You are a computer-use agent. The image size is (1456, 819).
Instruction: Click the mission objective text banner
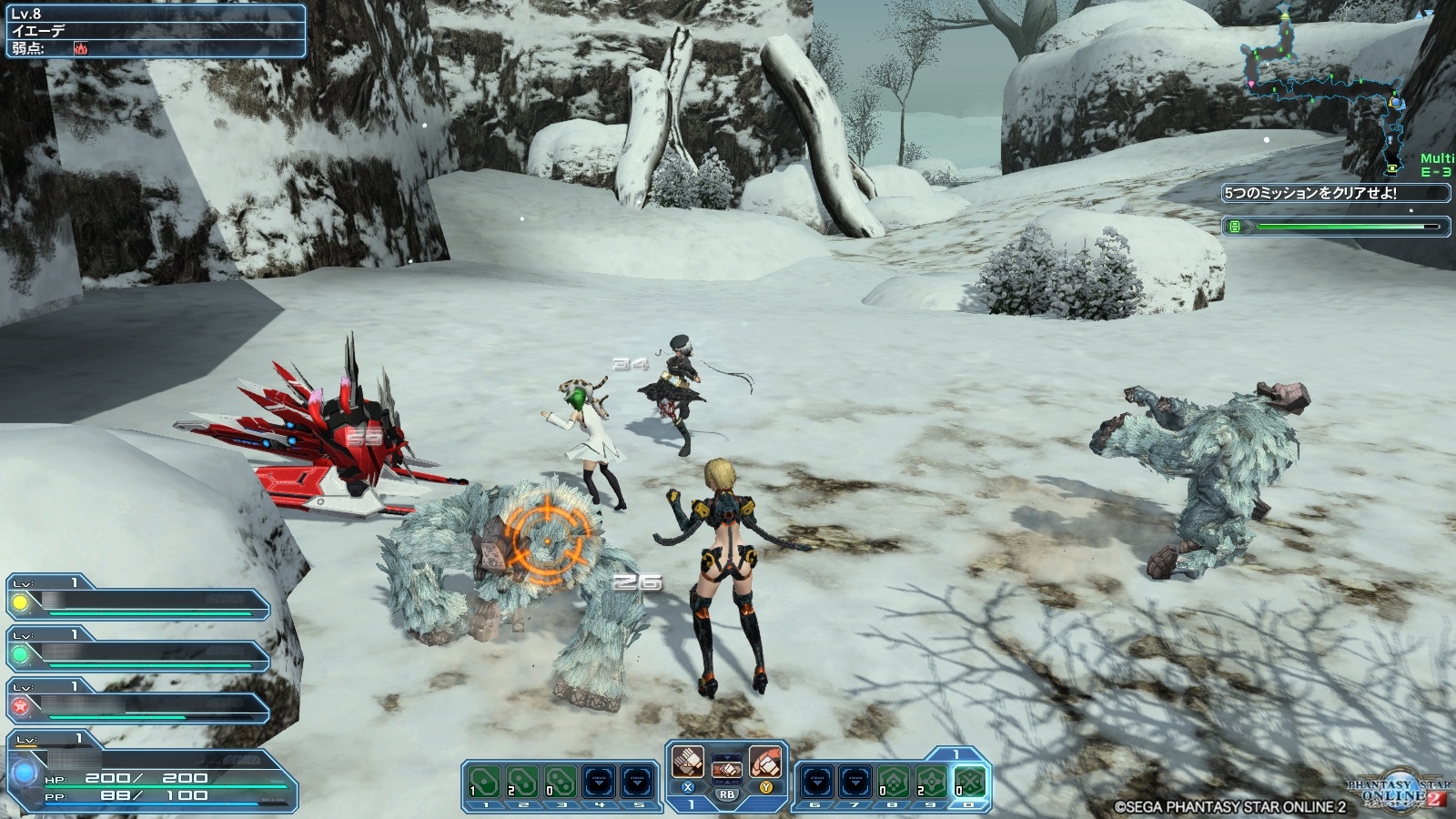(1334, 193)
